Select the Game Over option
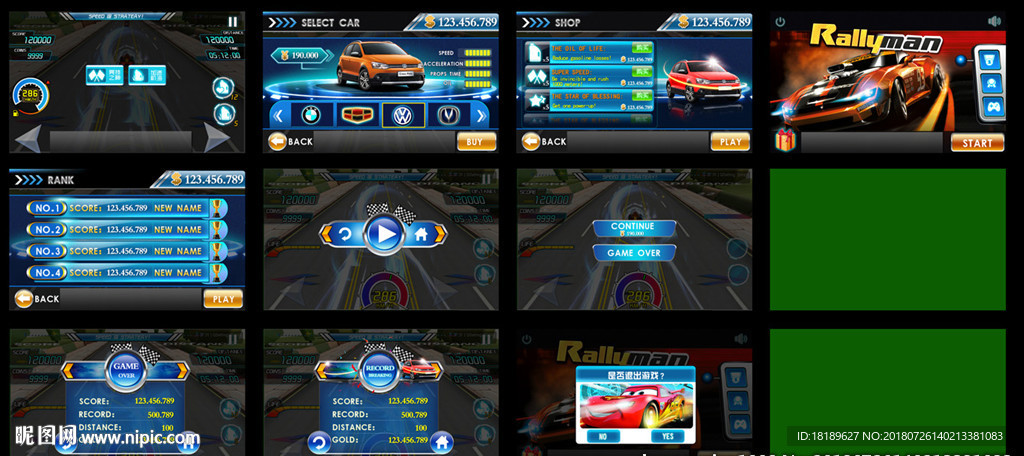 (633, 253)
